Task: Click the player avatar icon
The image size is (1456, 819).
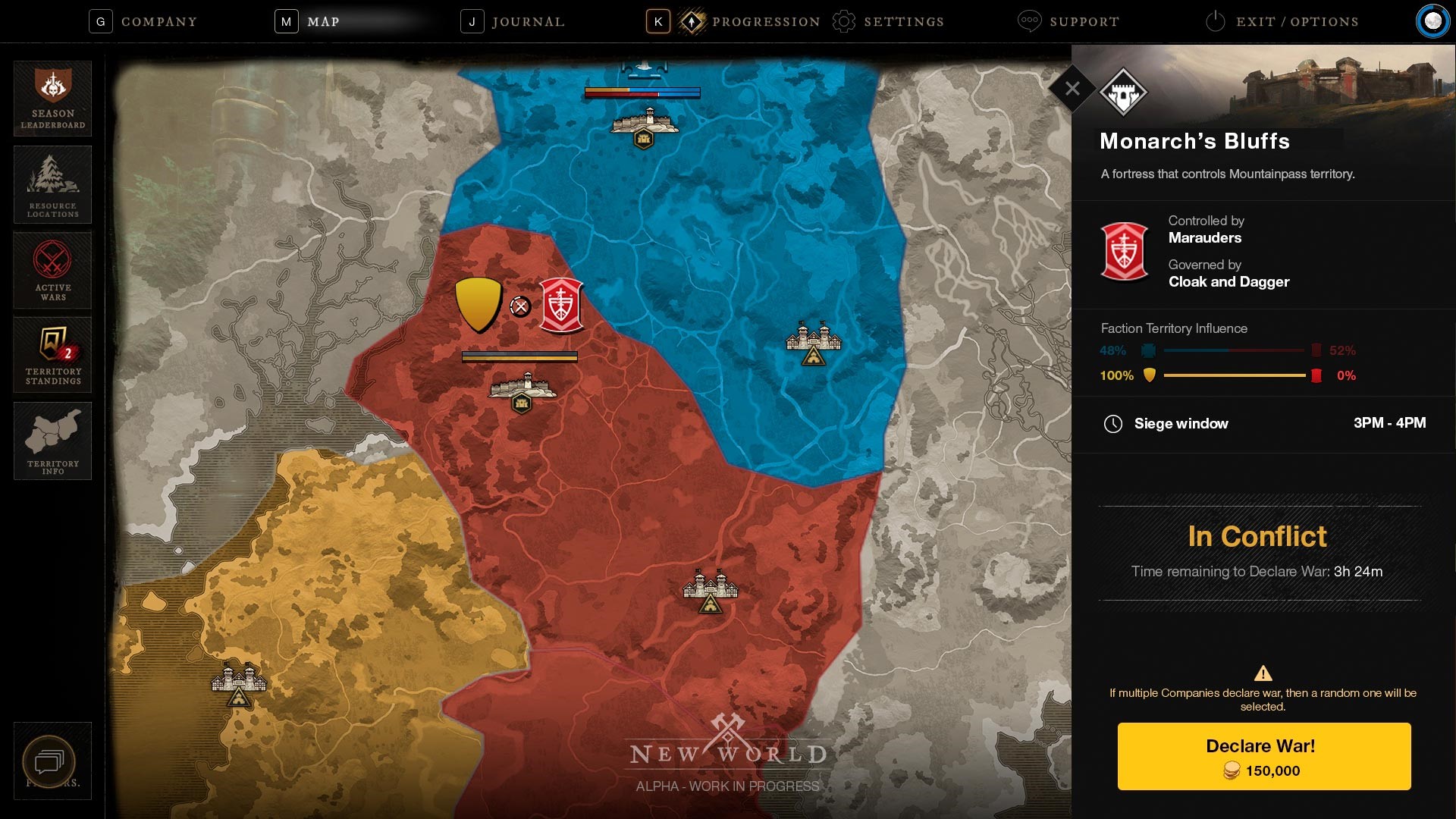Action: (1432, 21)
